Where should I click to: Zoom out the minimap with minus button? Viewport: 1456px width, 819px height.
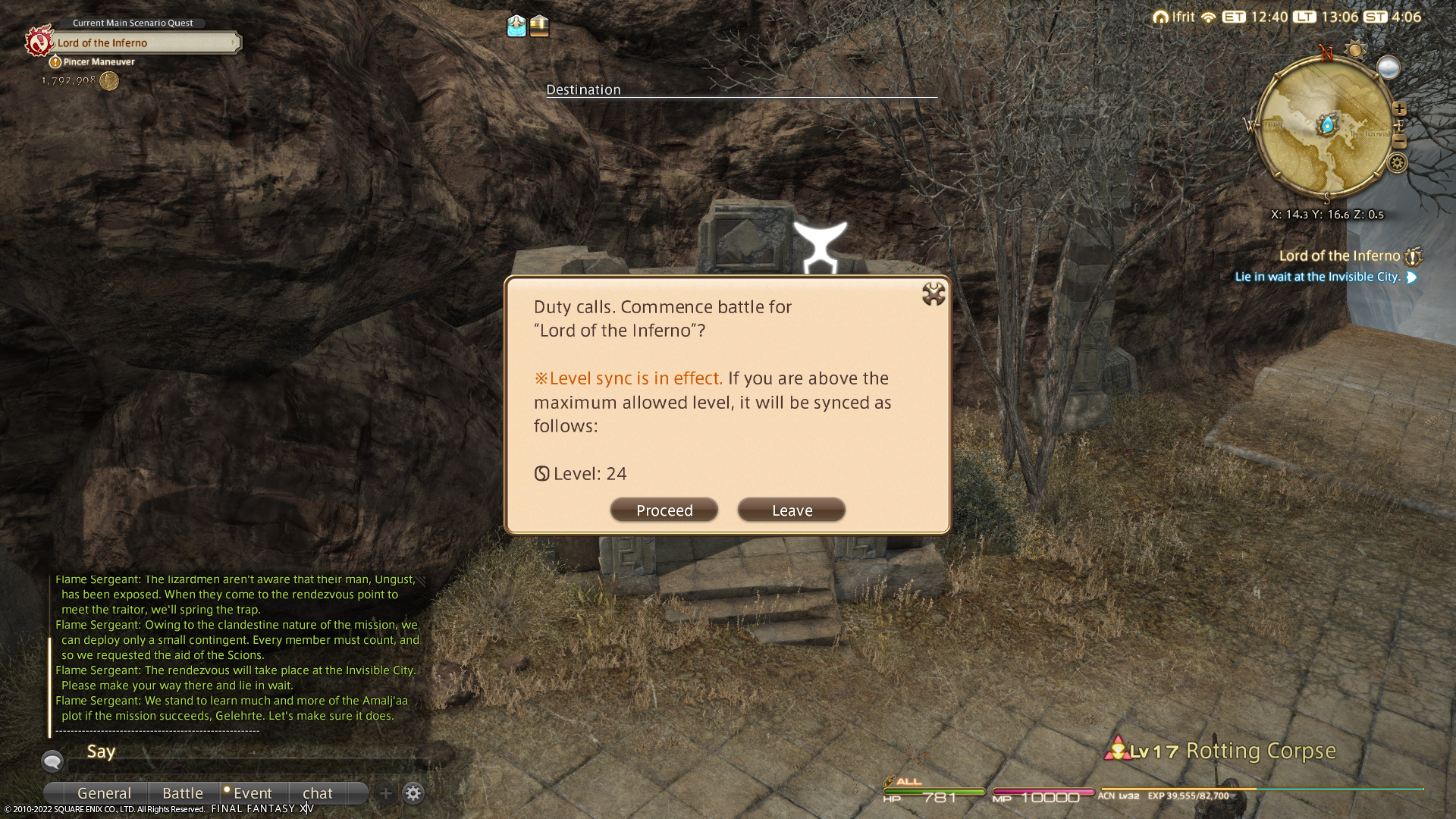click(1399, 142)
